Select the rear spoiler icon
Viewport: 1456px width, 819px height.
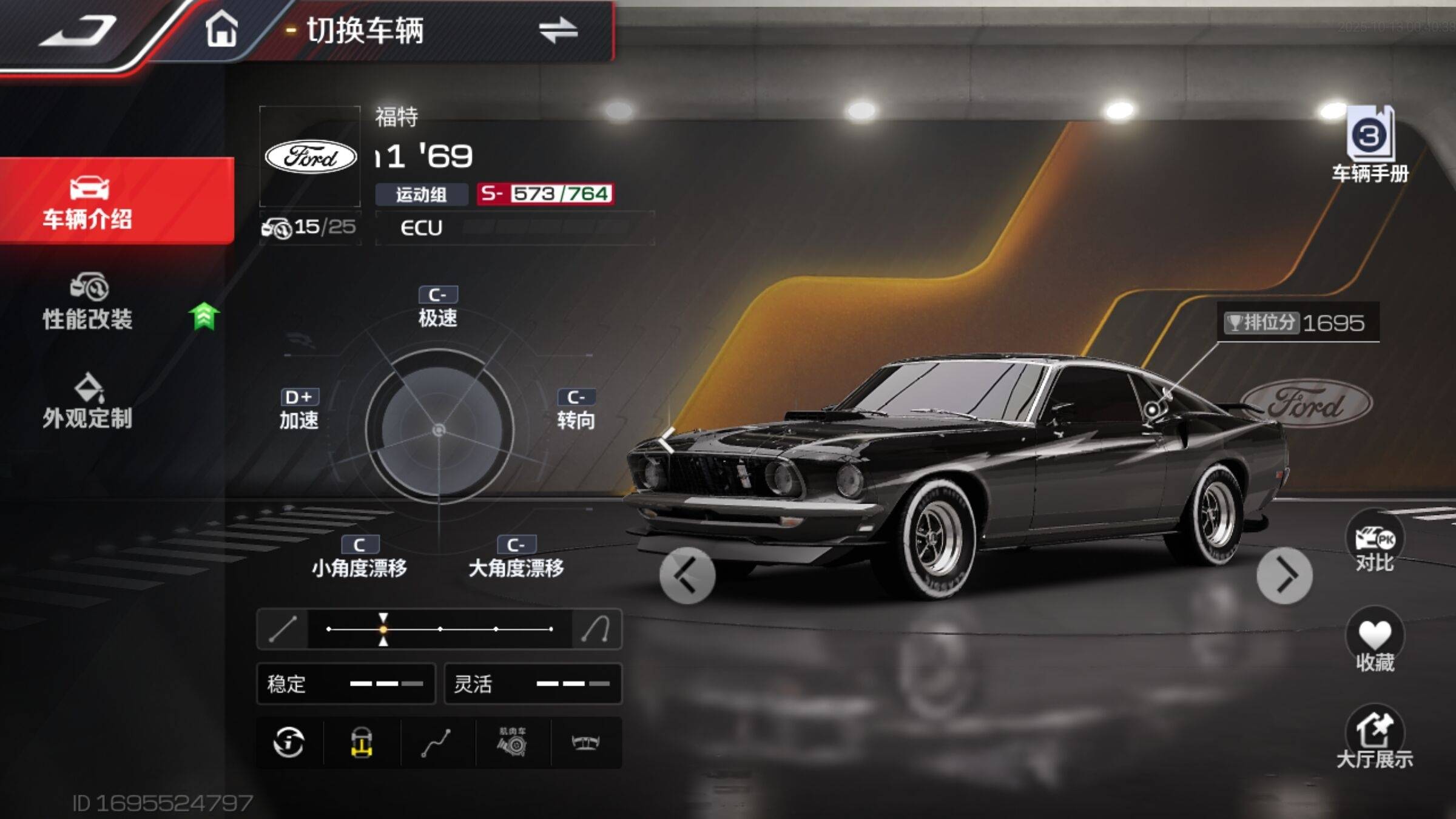point(586,742)
